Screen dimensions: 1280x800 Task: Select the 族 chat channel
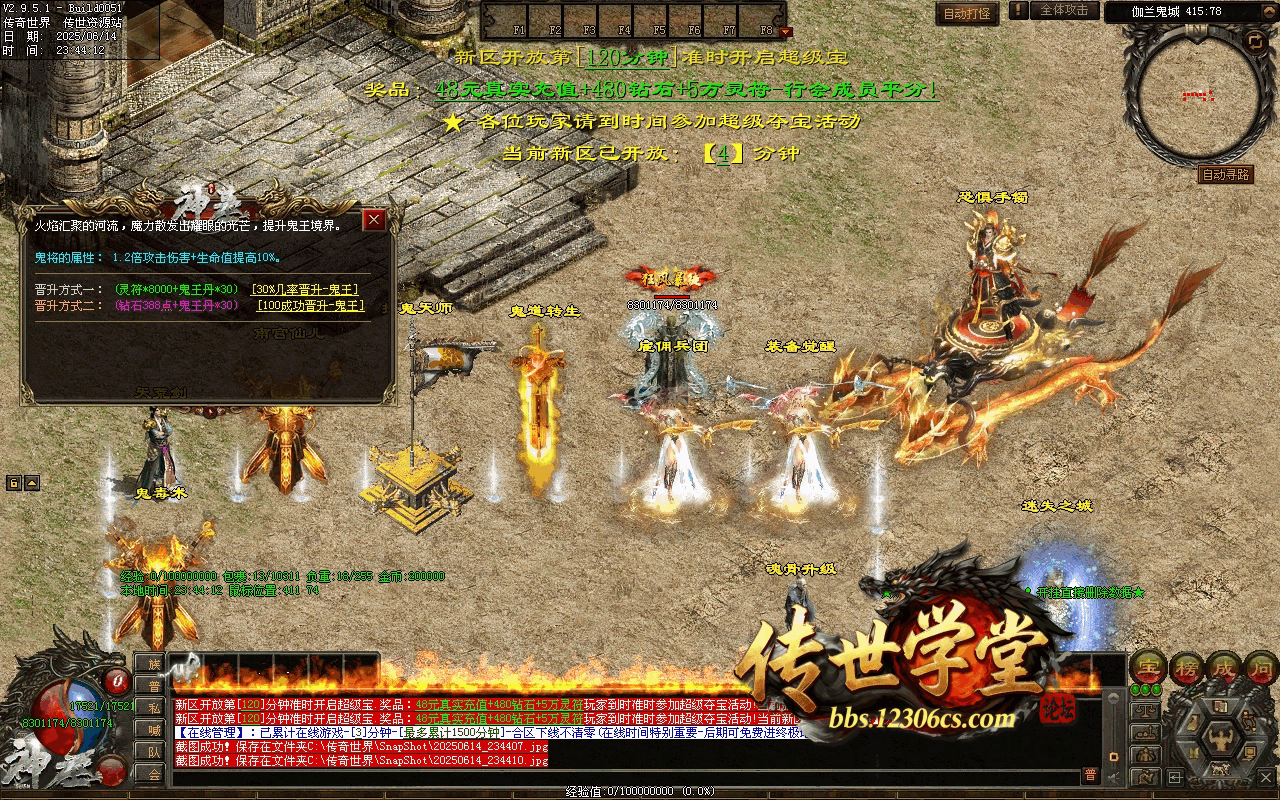coord(151,663)
